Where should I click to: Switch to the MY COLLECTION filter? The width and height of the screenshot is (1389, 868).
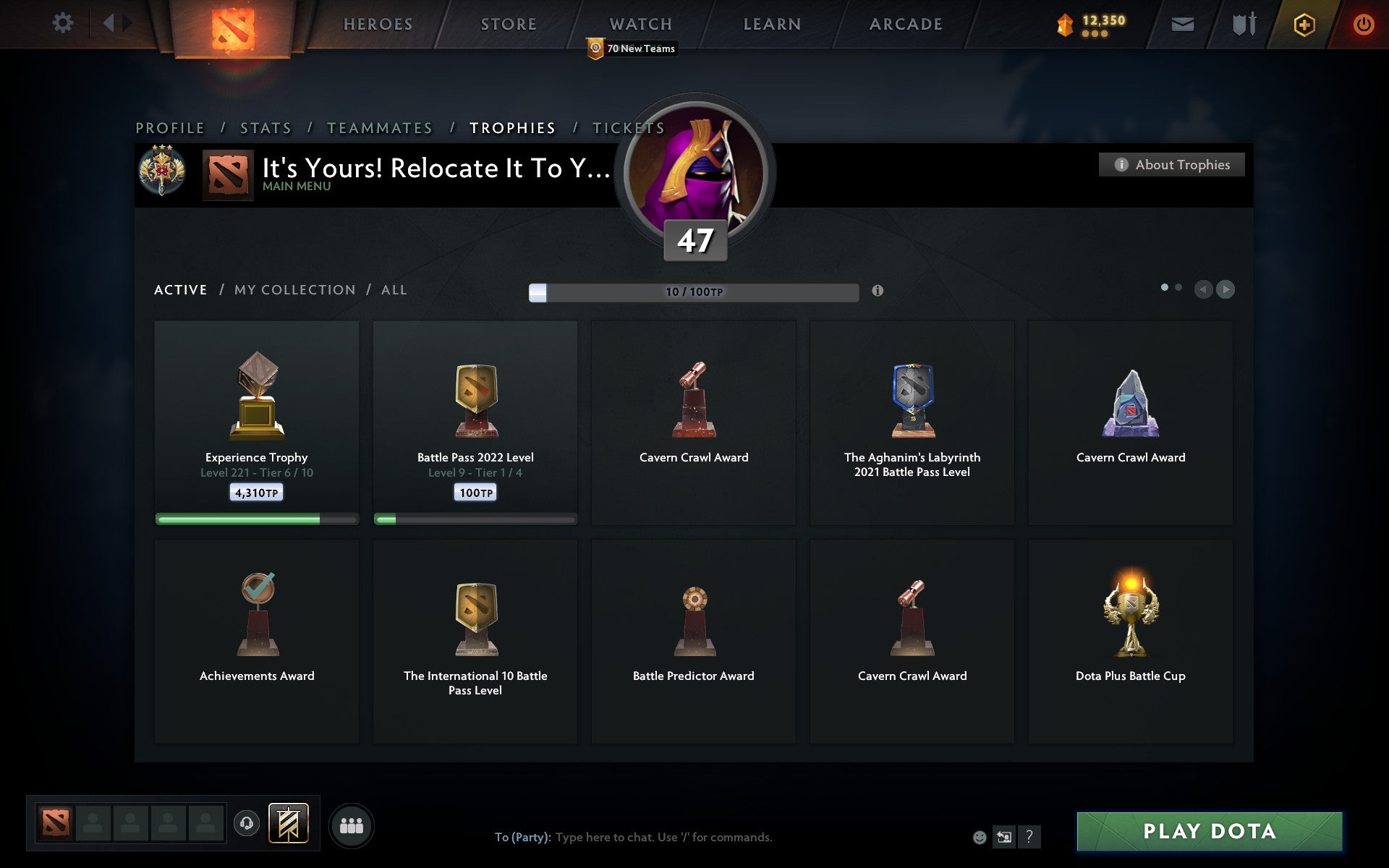coord(294,289)
